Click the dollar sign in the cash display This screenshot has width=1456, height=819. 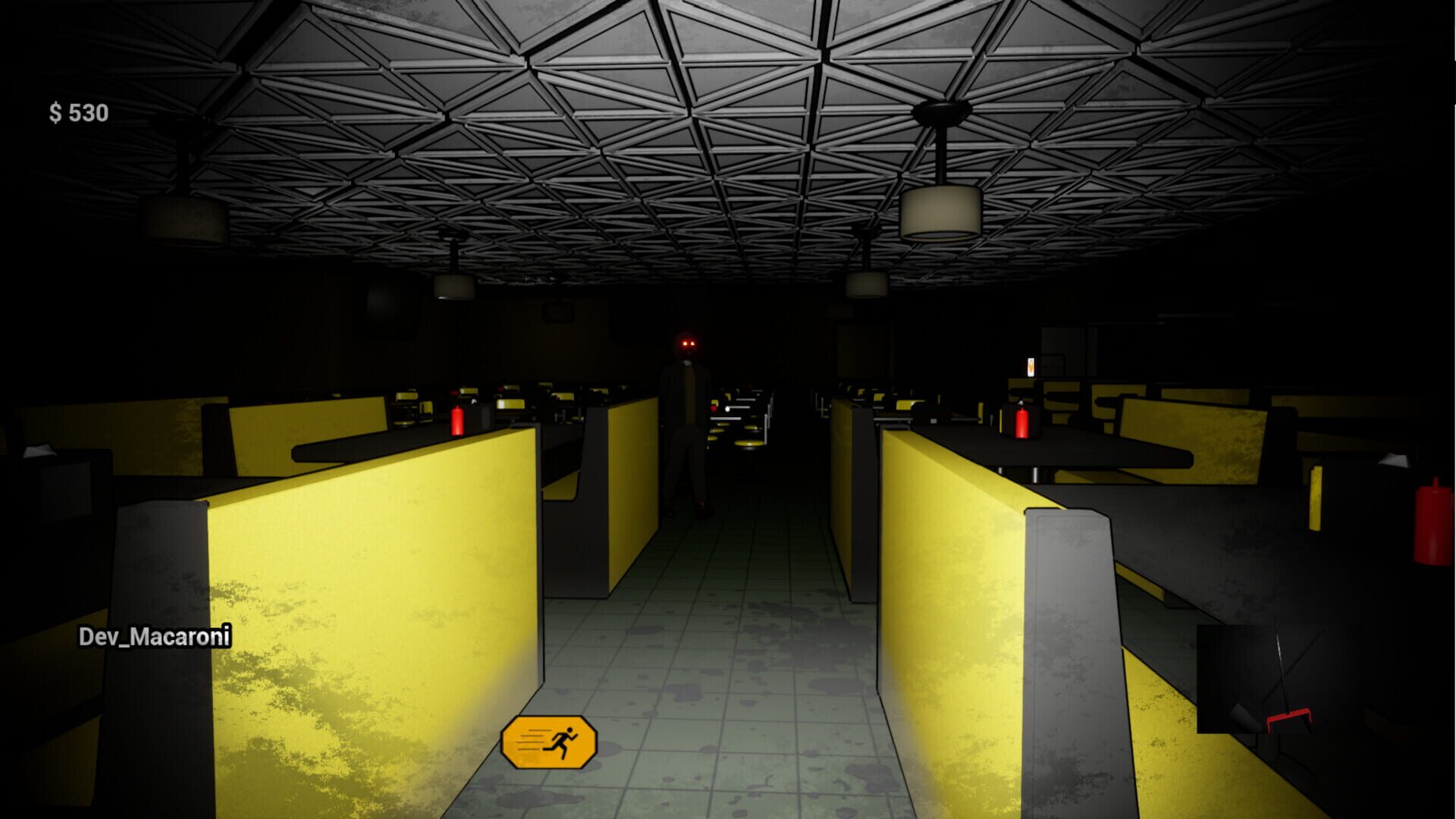[x=57, y=111]
